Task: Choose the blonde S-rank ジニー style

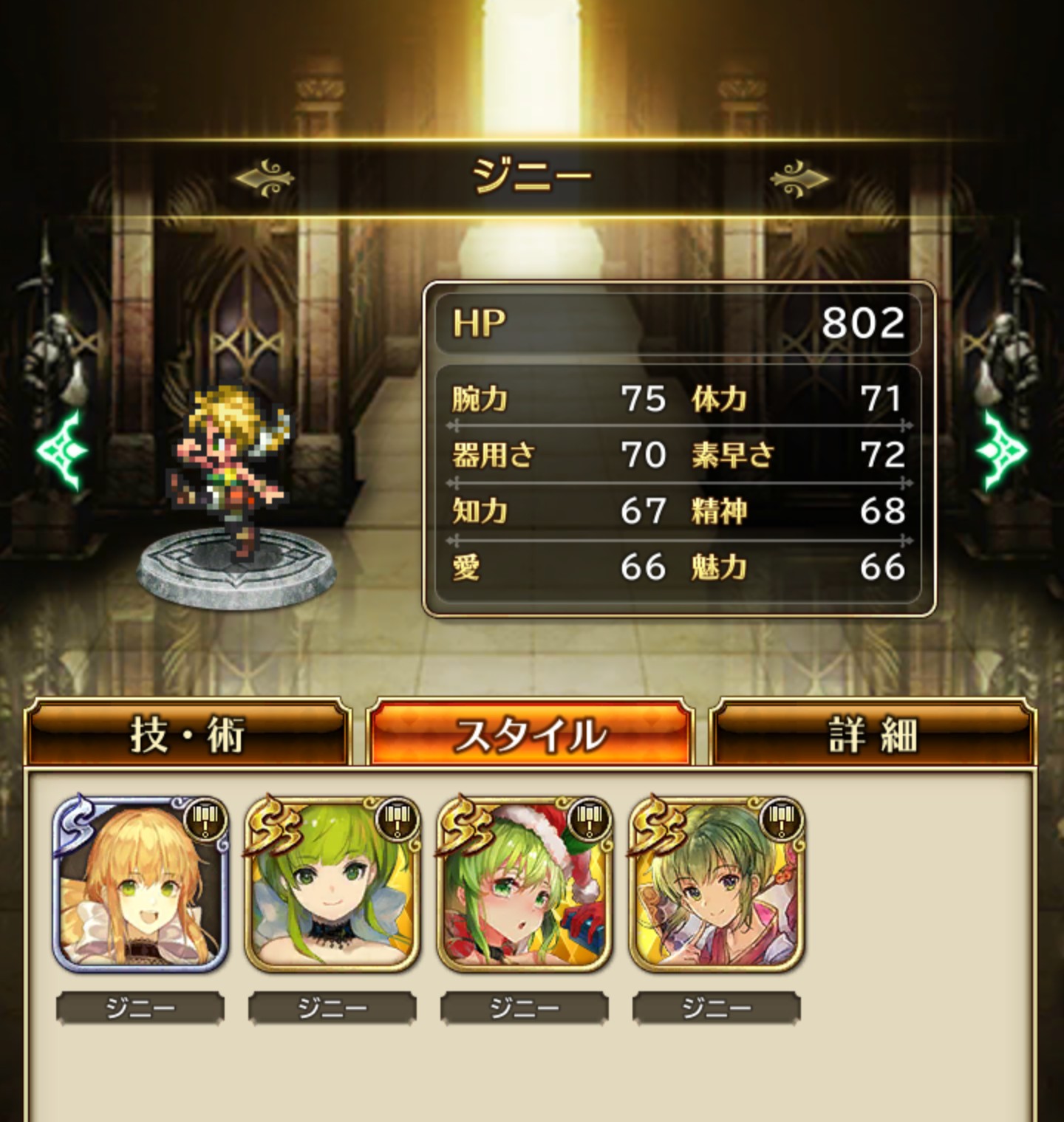Action: pyautogui.click(x=140, y=884)
